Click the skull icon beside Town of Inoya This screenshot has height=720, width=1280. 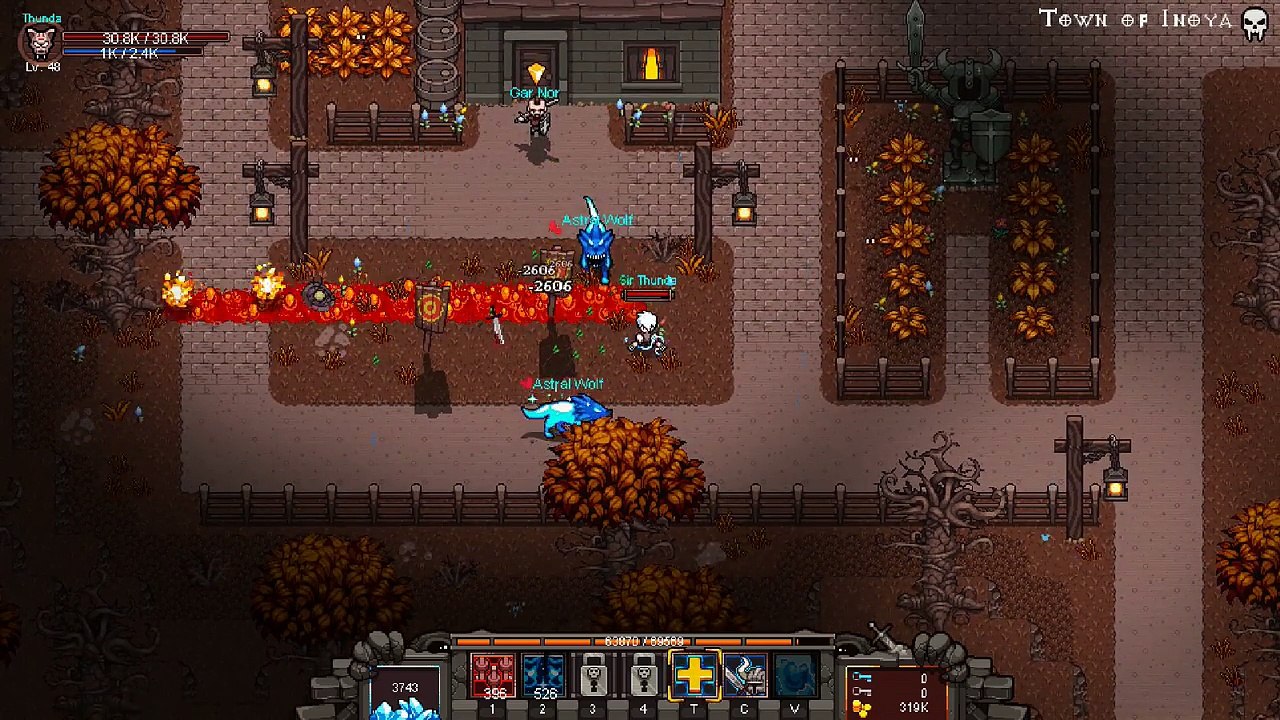click(x=1255, y=23)
